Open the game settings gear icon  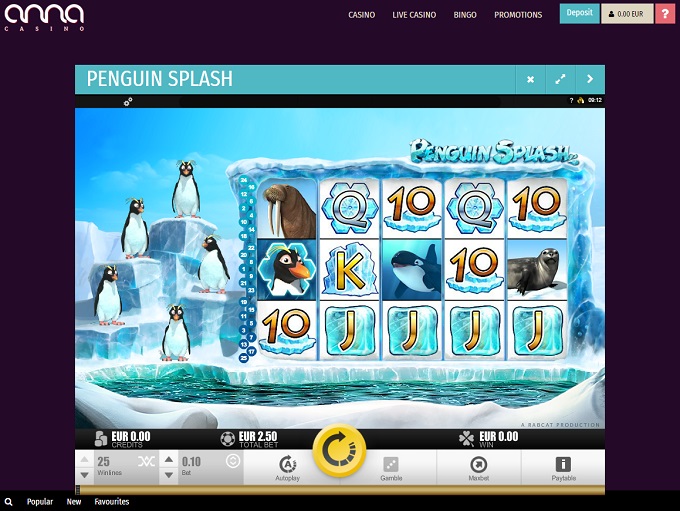click(128, 101)
